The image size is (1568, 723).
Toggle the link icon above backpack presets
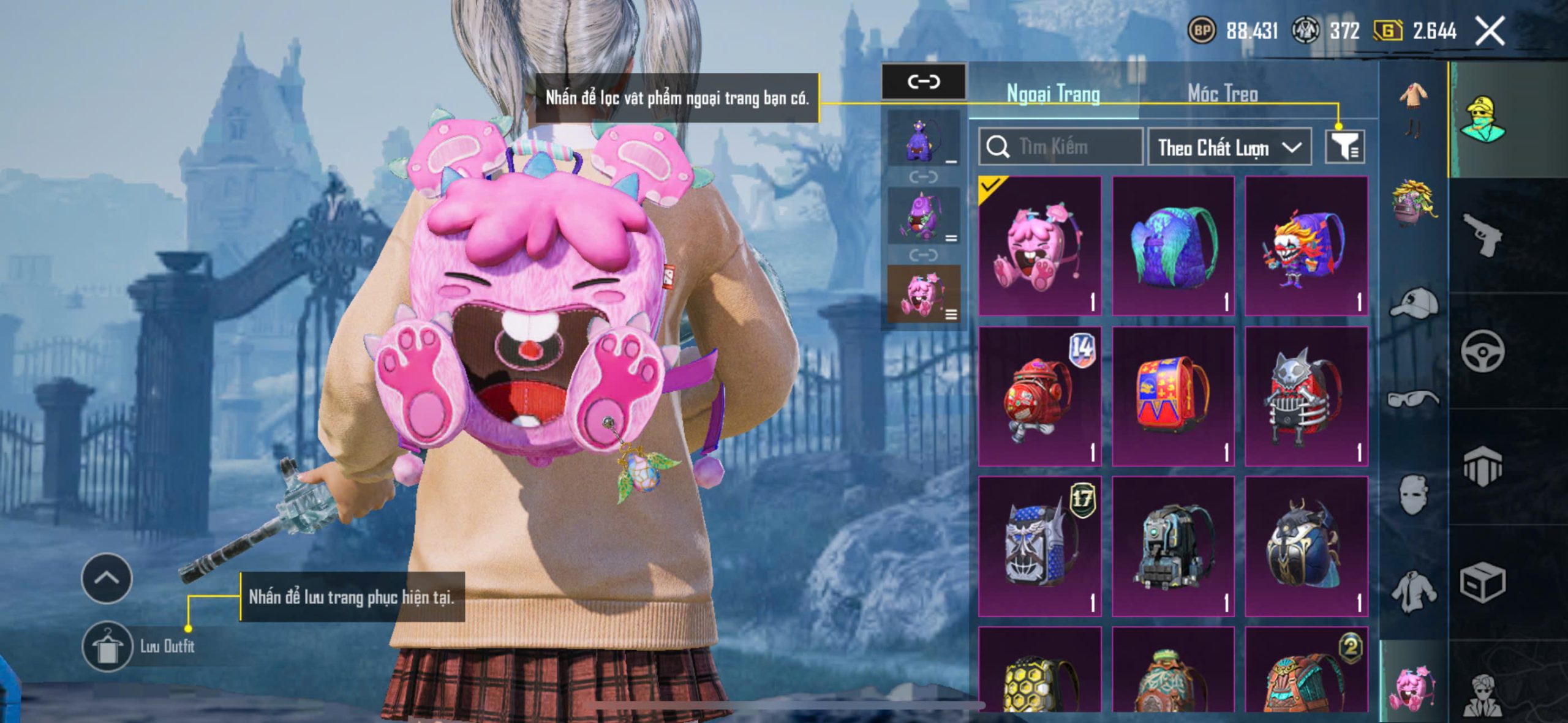(923, 81)
